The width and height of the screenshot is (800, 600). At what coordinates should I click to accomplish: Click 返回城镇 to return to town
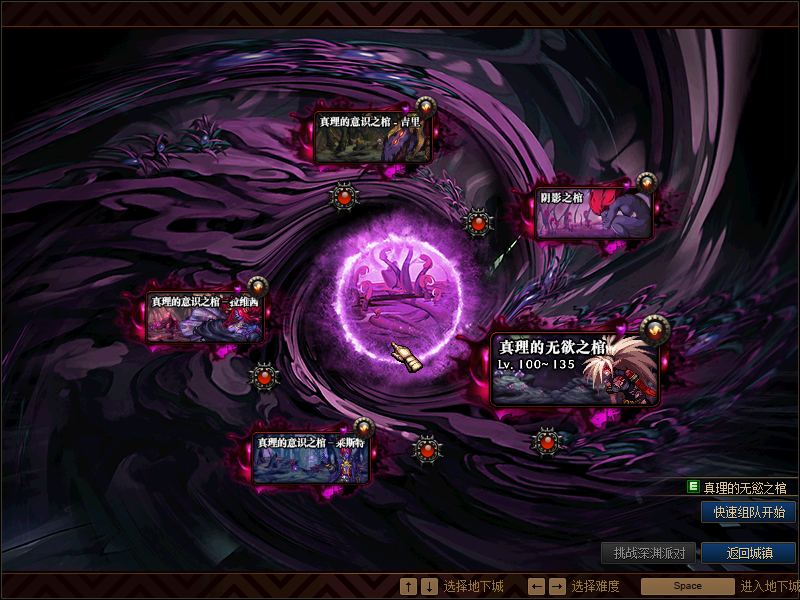pos(748,553)
